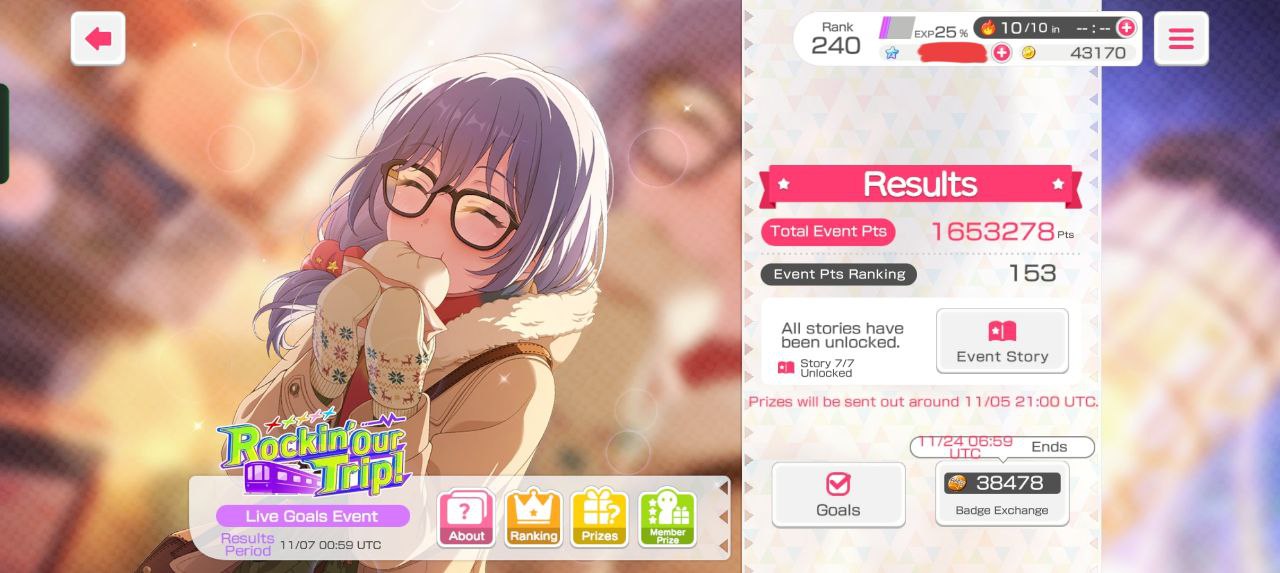Open the event Ranking
1280x573 pixels.
(x=534, y=518)
